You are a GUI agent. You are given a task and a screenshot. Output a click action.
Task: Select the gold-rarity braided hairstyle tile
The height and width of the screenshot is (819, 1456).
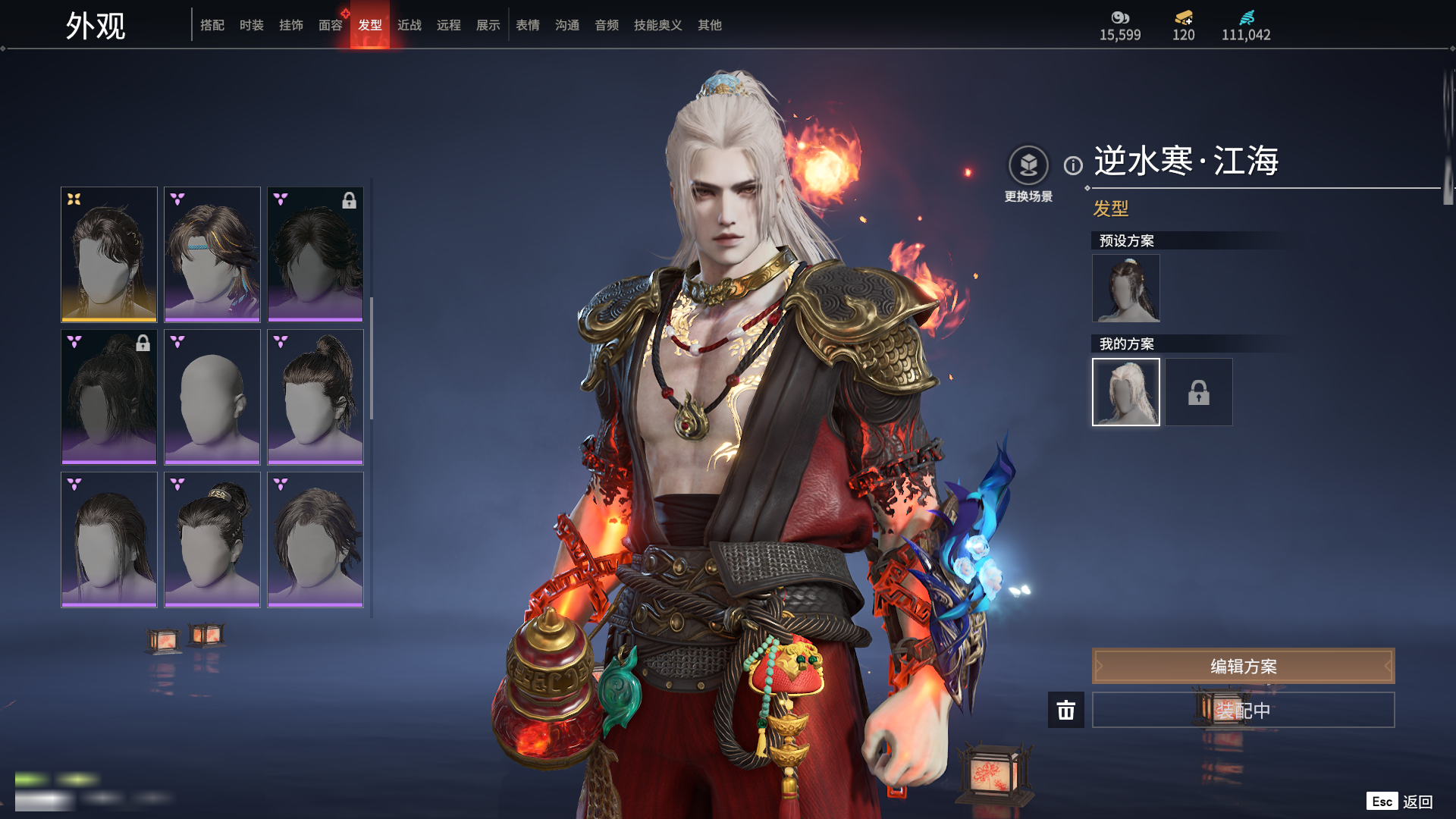109,254
